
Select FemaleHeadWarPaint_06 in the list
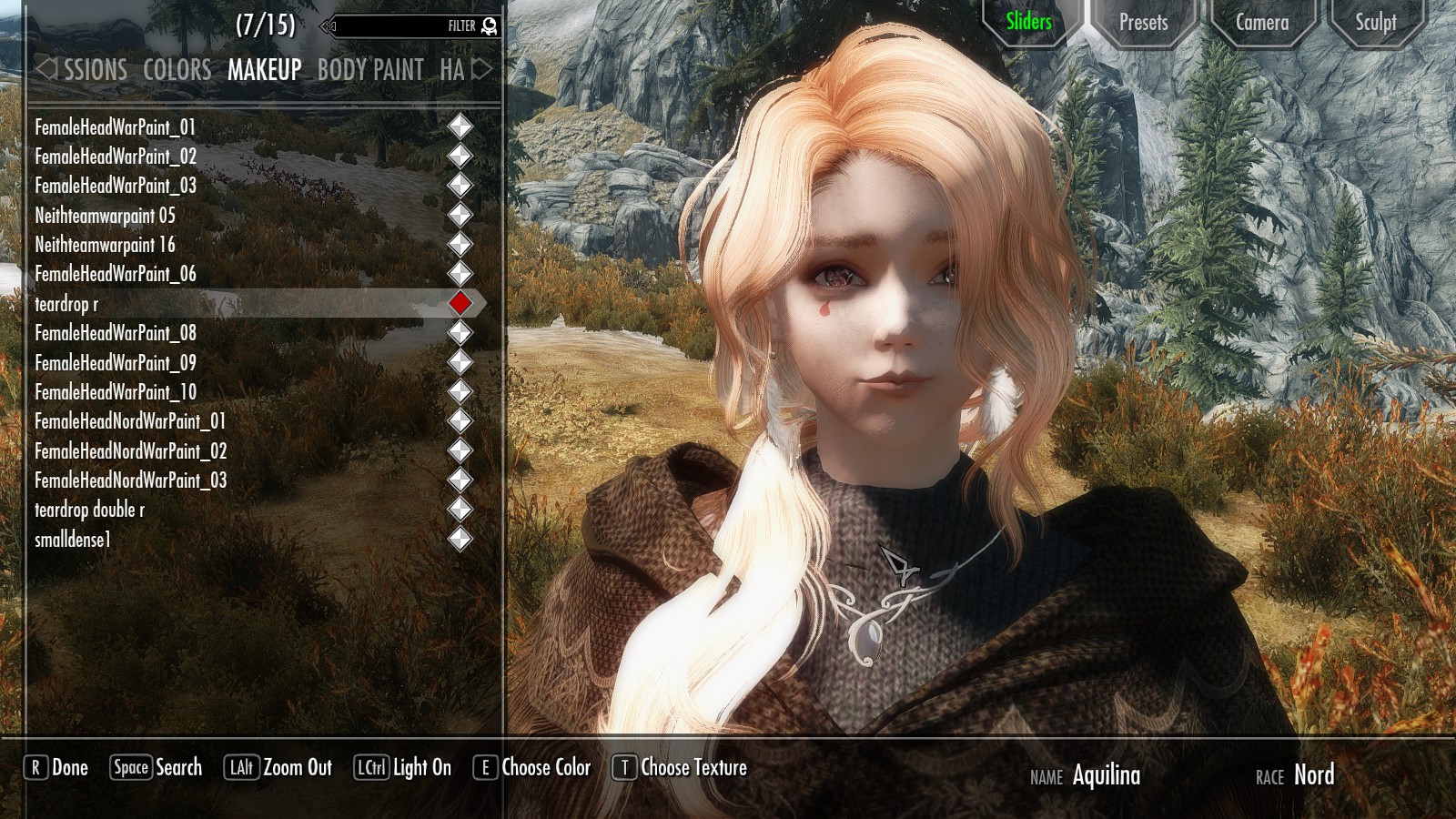(x=116, y=274)
